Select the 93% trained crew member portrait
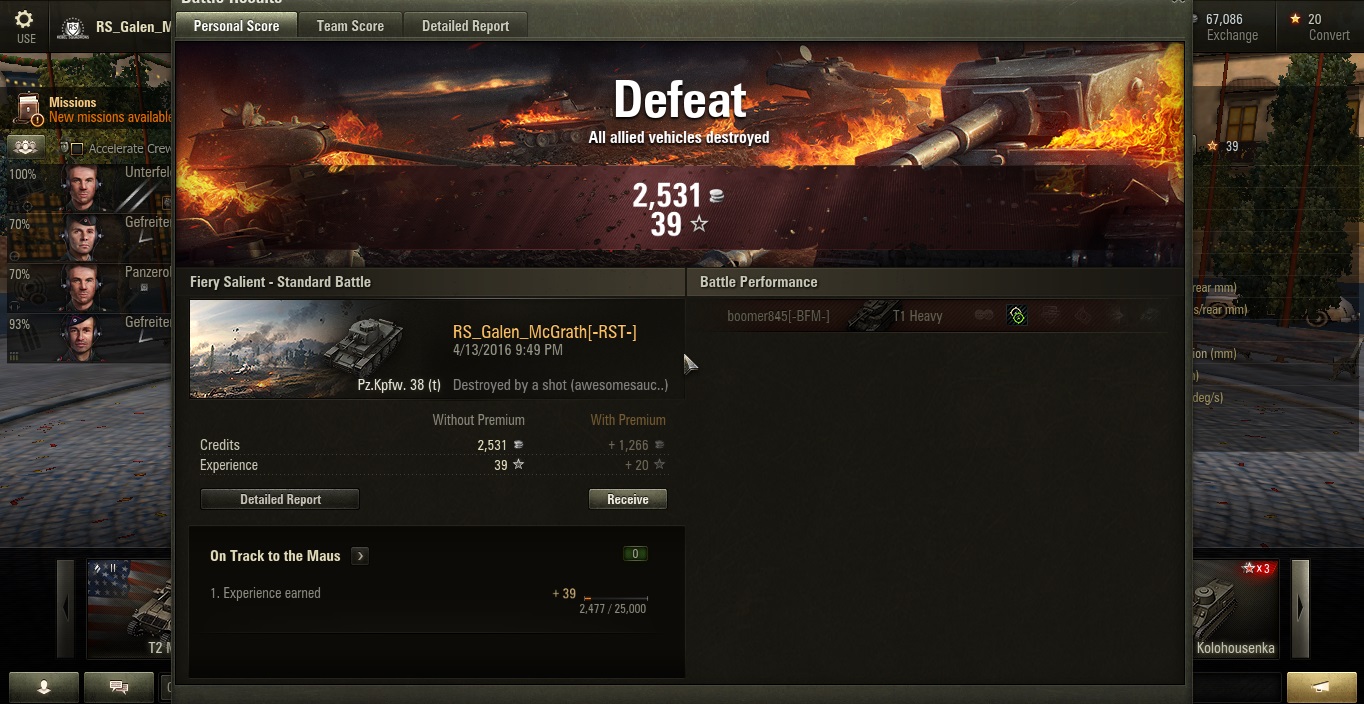 click(x=86, y=338)
